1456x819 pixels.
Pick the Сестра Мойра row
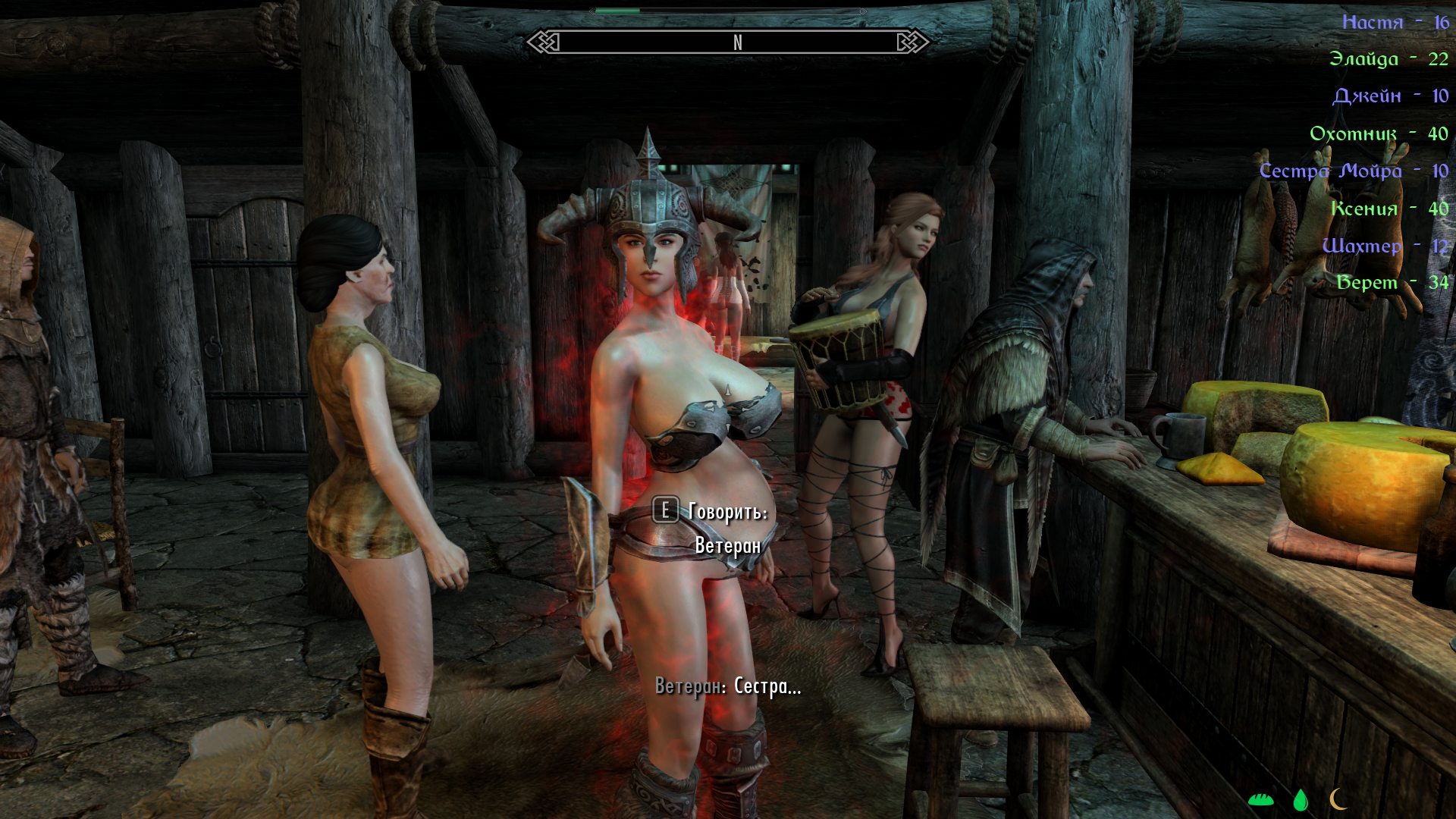coord(1353,171)
